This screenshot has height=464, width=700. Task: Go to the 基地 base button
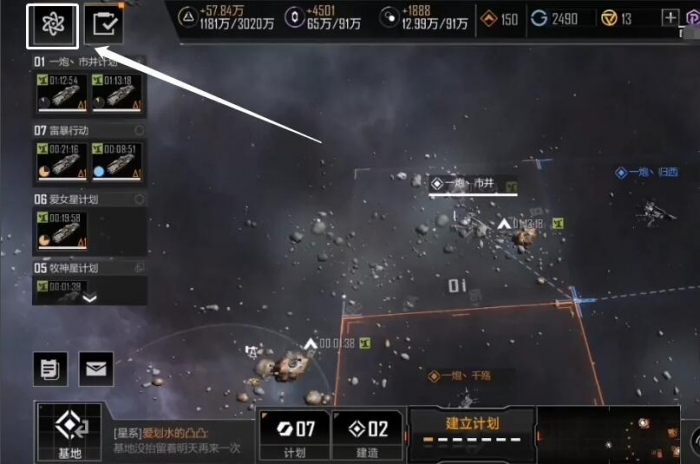click(68, 433)
